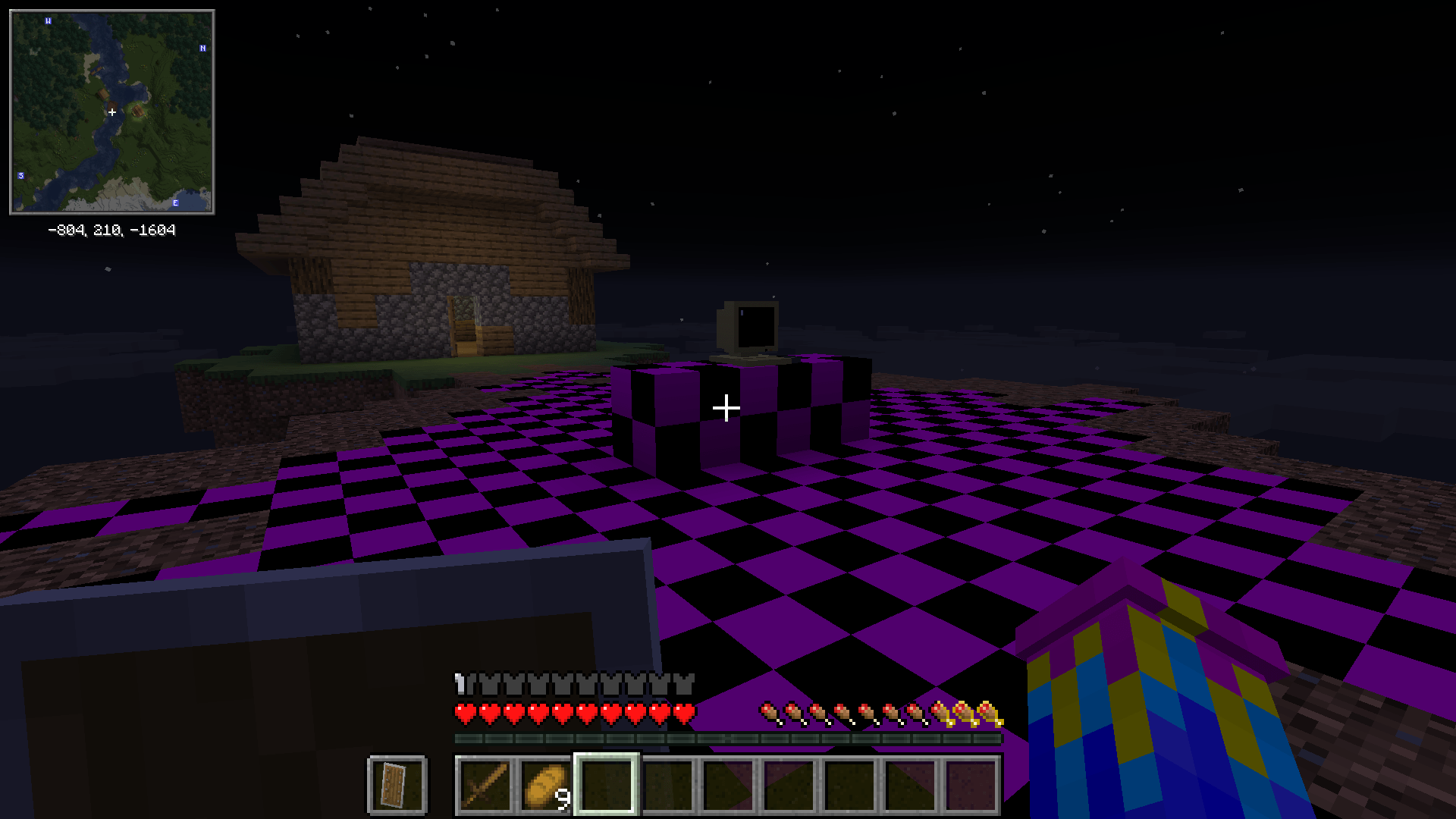Click the golden fish icon at the hunger bar's end
The height and width of the screenshot is (819, 1456).
[986, 711]
